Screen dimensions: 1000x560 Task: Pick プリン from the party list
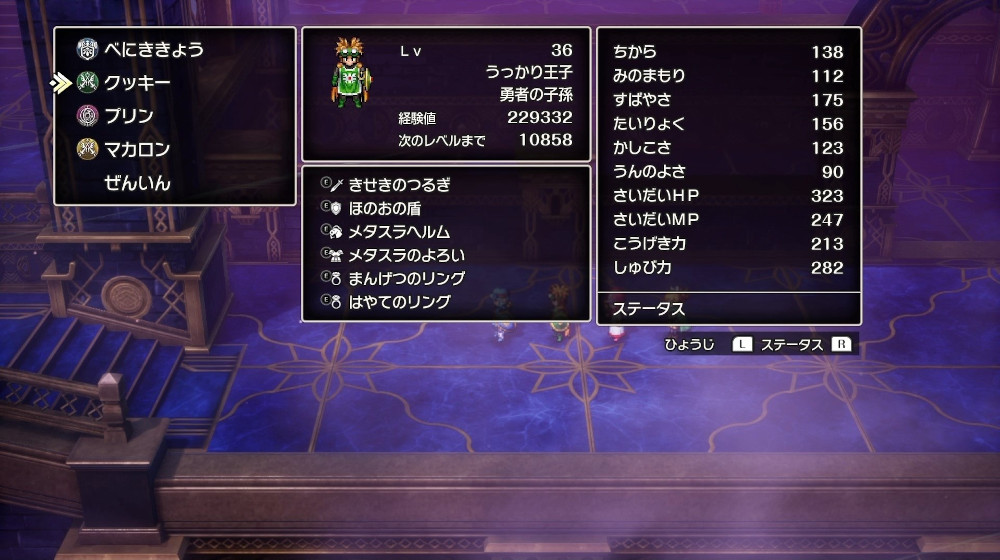click(x=129, y=116)
